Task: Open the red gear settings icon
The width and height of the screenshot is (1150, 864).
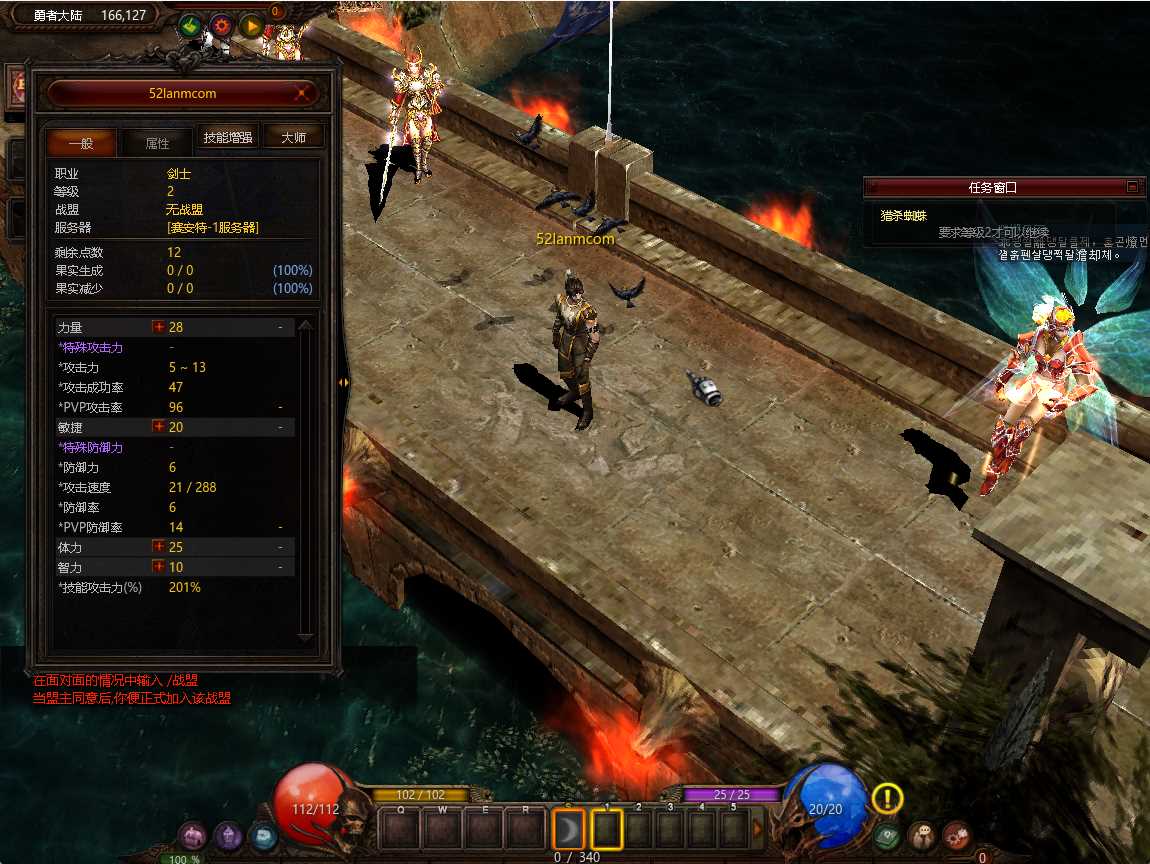Action: pos(221,26)
